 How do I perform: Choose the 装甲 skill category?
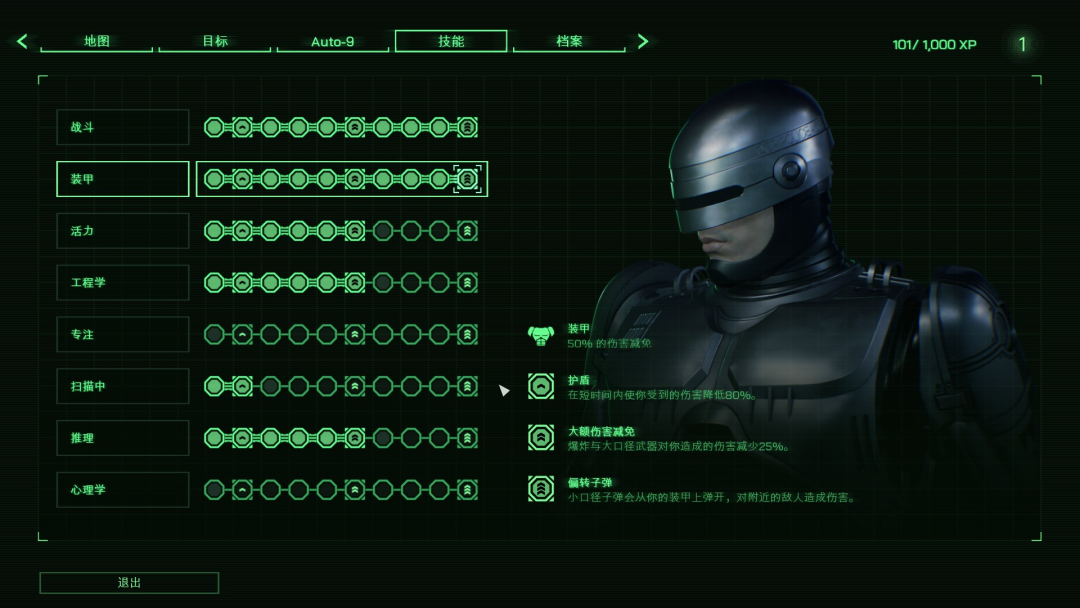[123, 179]
